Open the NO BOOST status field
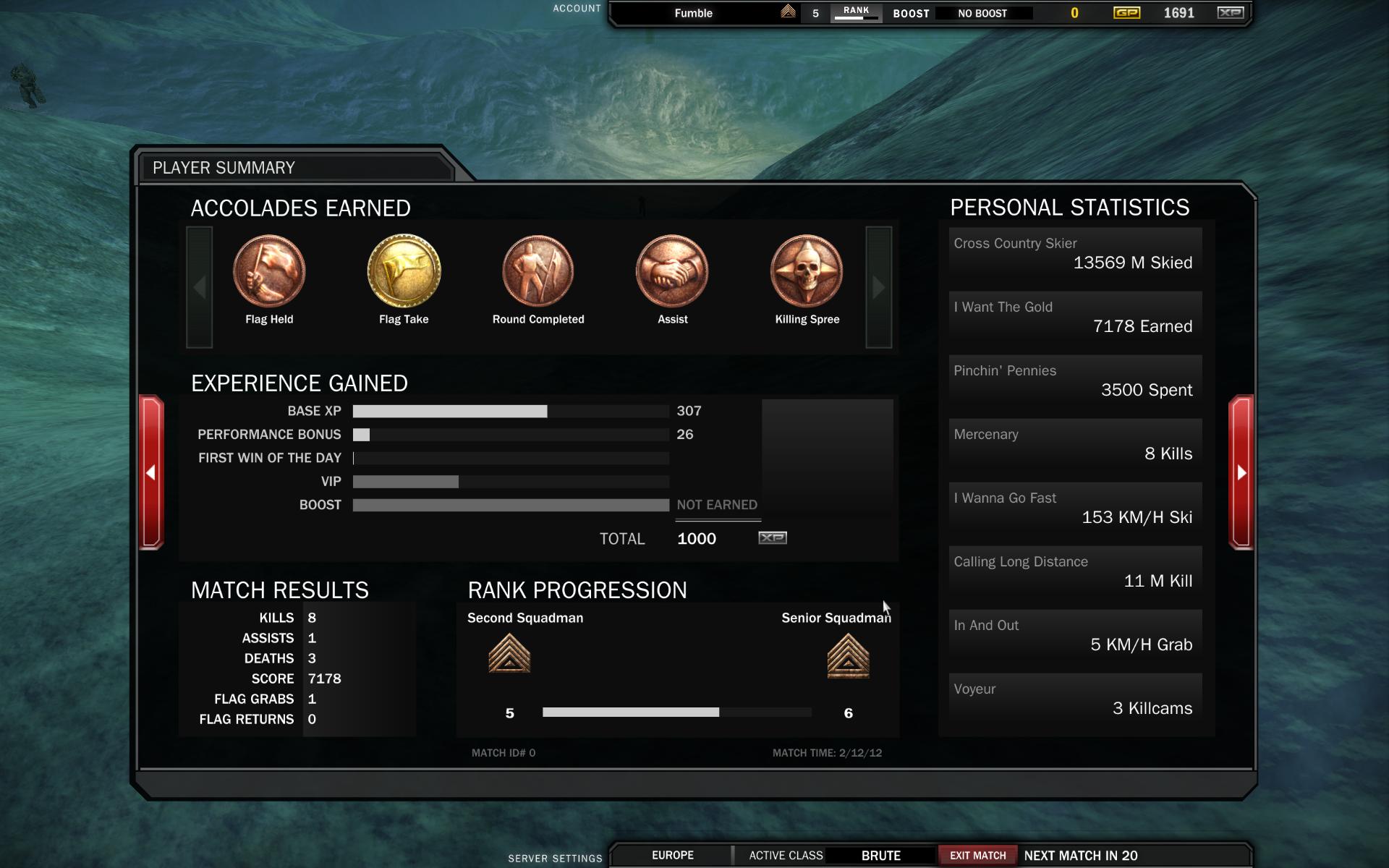This screenshot has width=1389, height=868. 982,13
